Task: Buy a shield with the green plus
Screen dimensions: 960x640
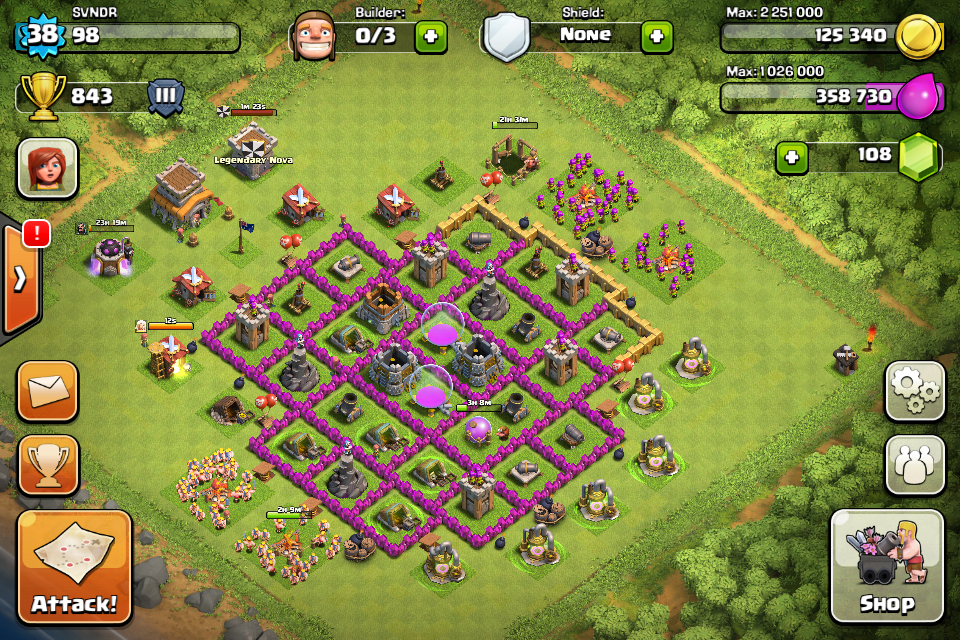Action: [x=656, y=36]
